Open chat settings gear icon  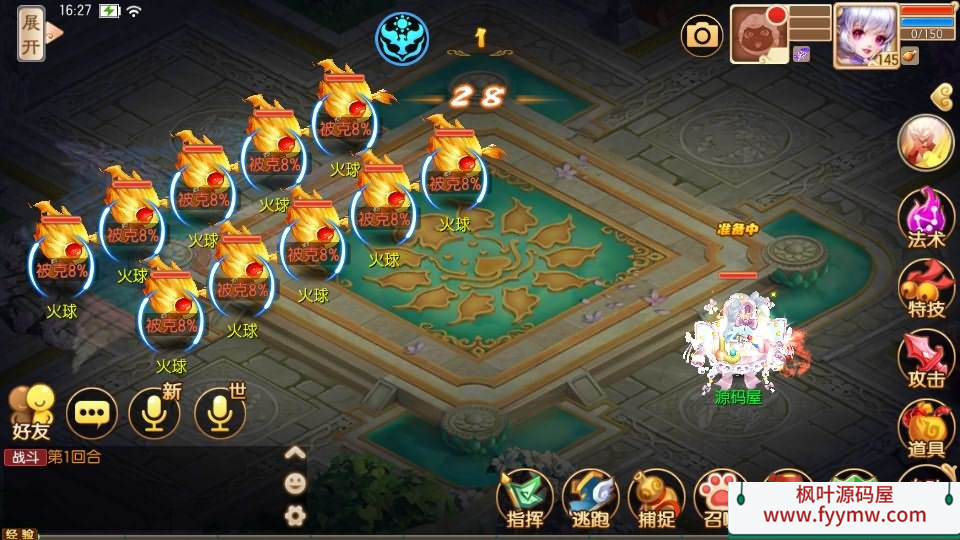coord(295,515)
